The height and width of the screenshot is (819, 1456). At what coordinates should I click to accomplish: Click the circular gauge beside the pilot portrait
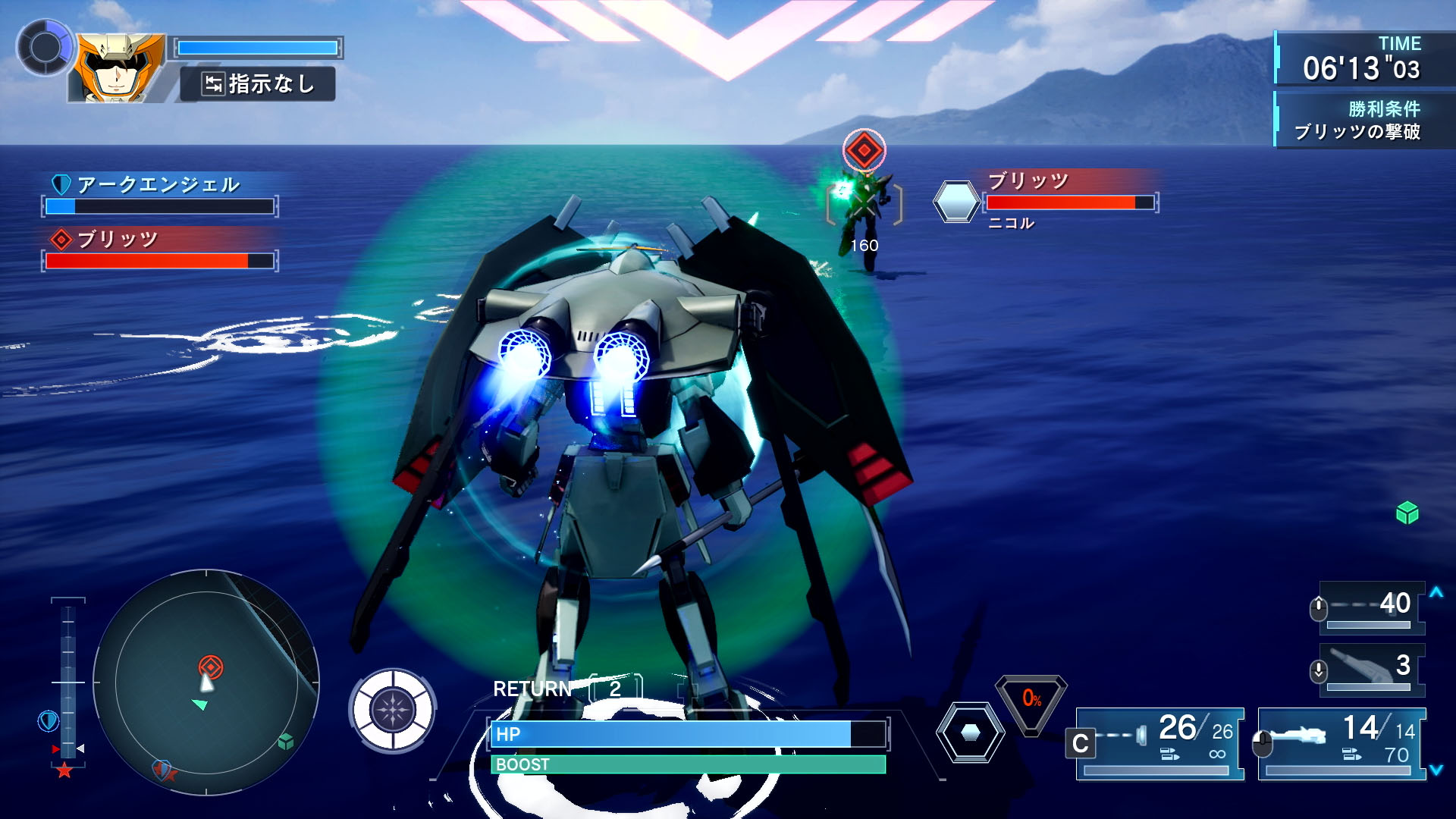(x=45, y=48)
